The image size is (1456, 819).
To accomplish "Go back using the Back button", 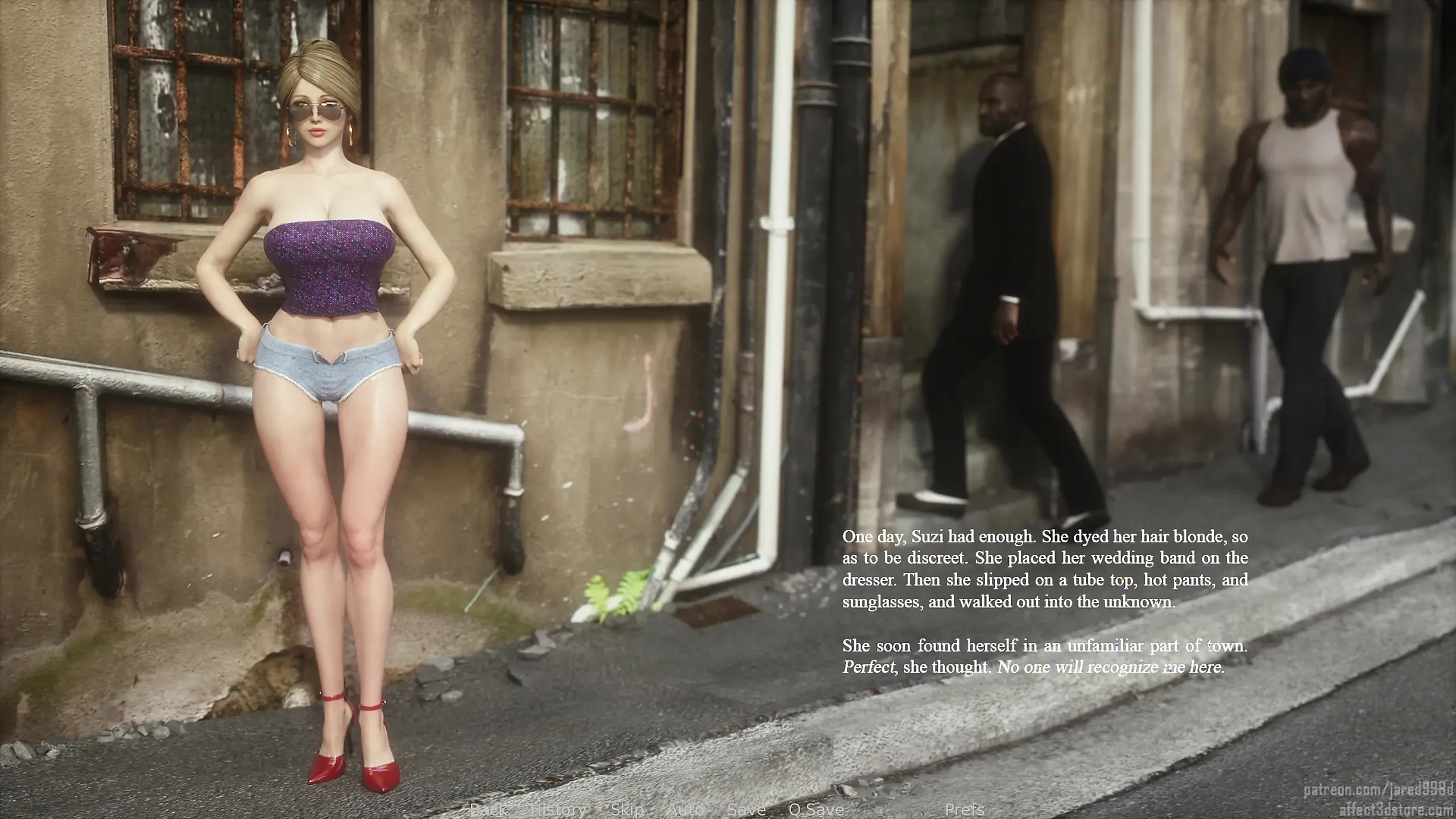I will [489, 809].
